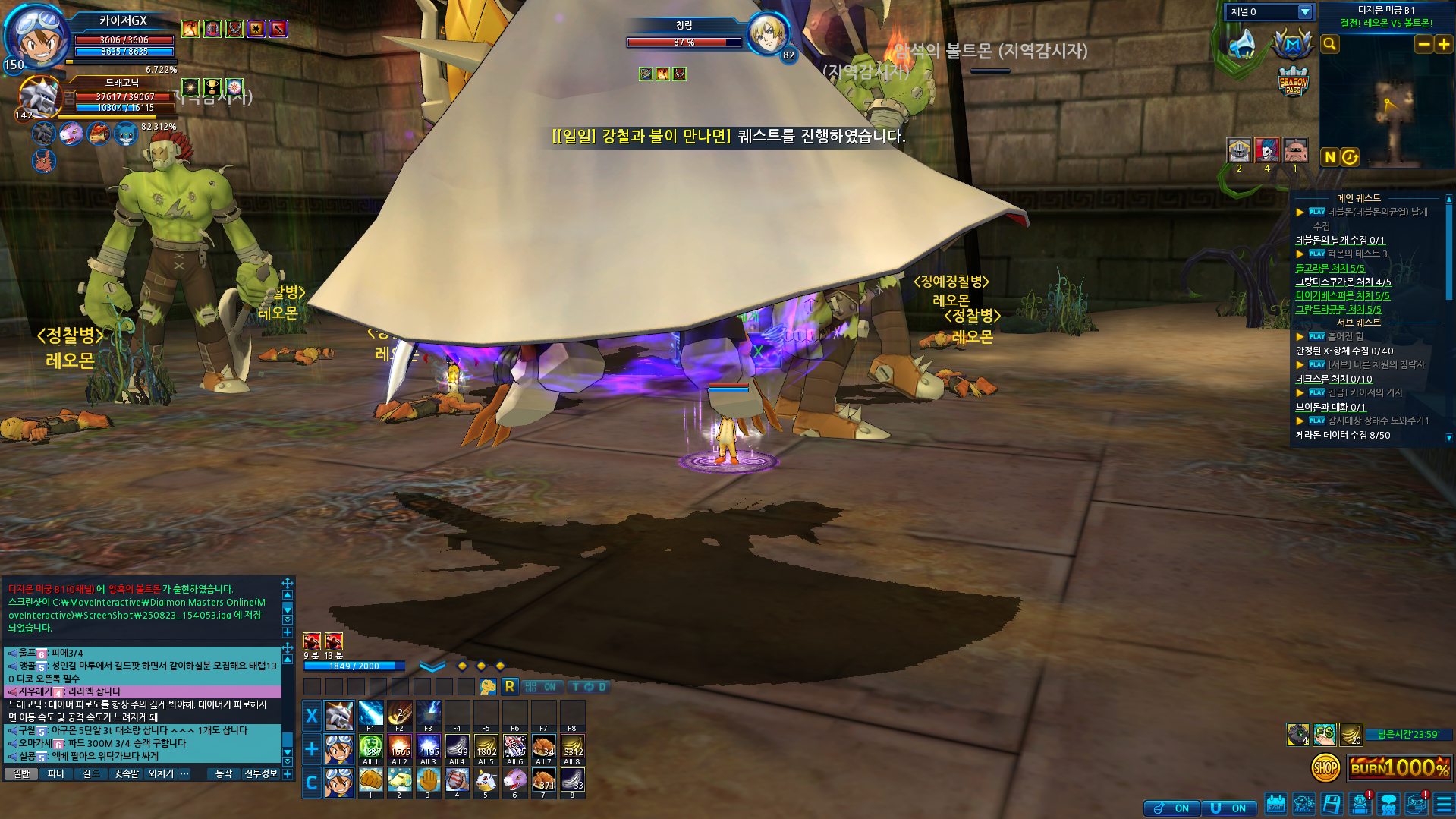
Task: Toggle the potion auto-use ON switch
Action: click(x=1172, y=808)
